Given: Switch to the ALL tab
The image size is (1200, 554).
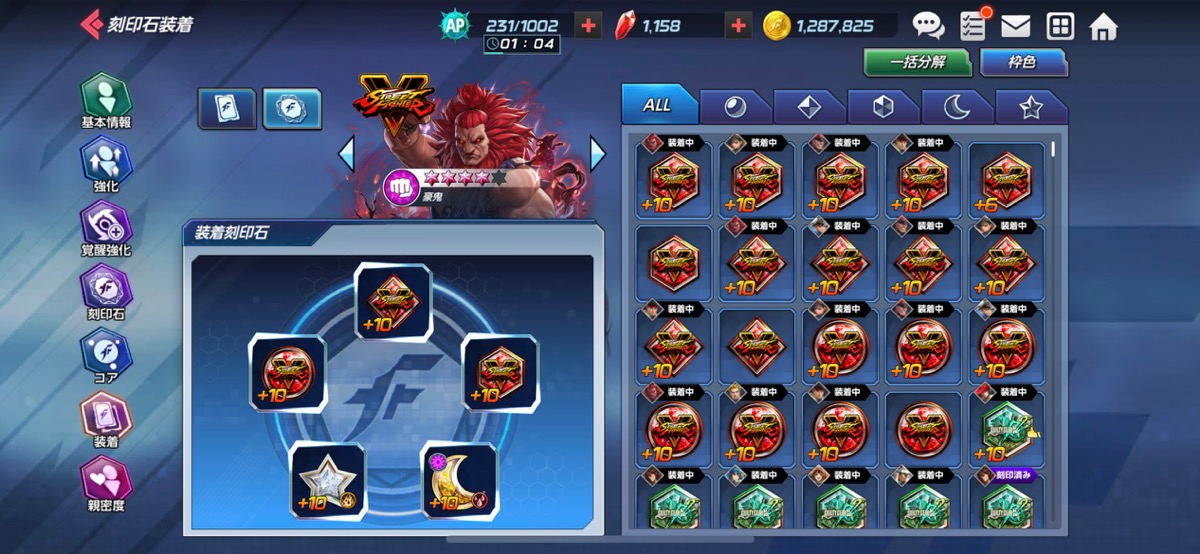Looking at the screenshot, I should pyautogui.click(x=657, y=105).
